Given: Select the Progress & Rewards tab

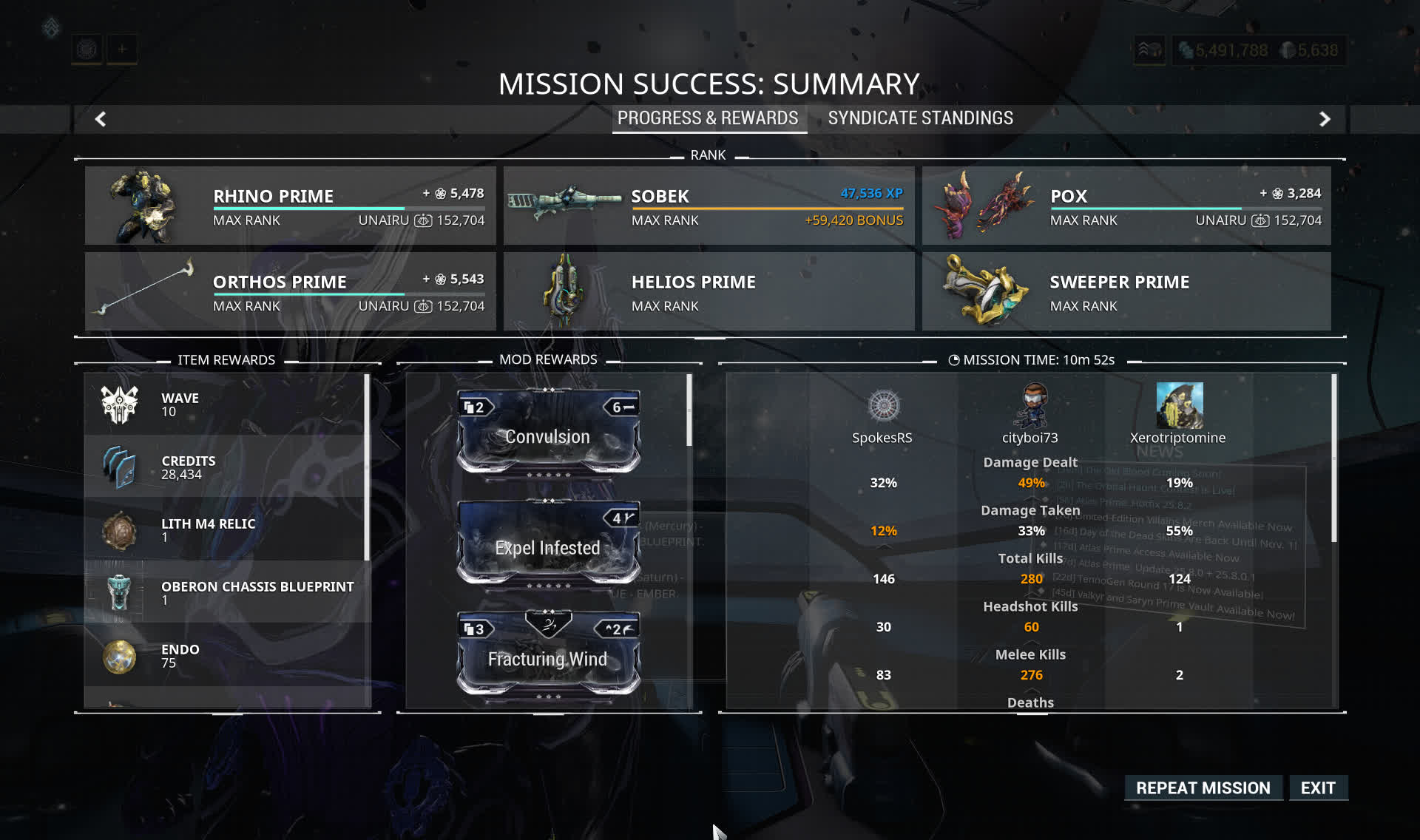Looking at the screenshot, I should 708,118.
